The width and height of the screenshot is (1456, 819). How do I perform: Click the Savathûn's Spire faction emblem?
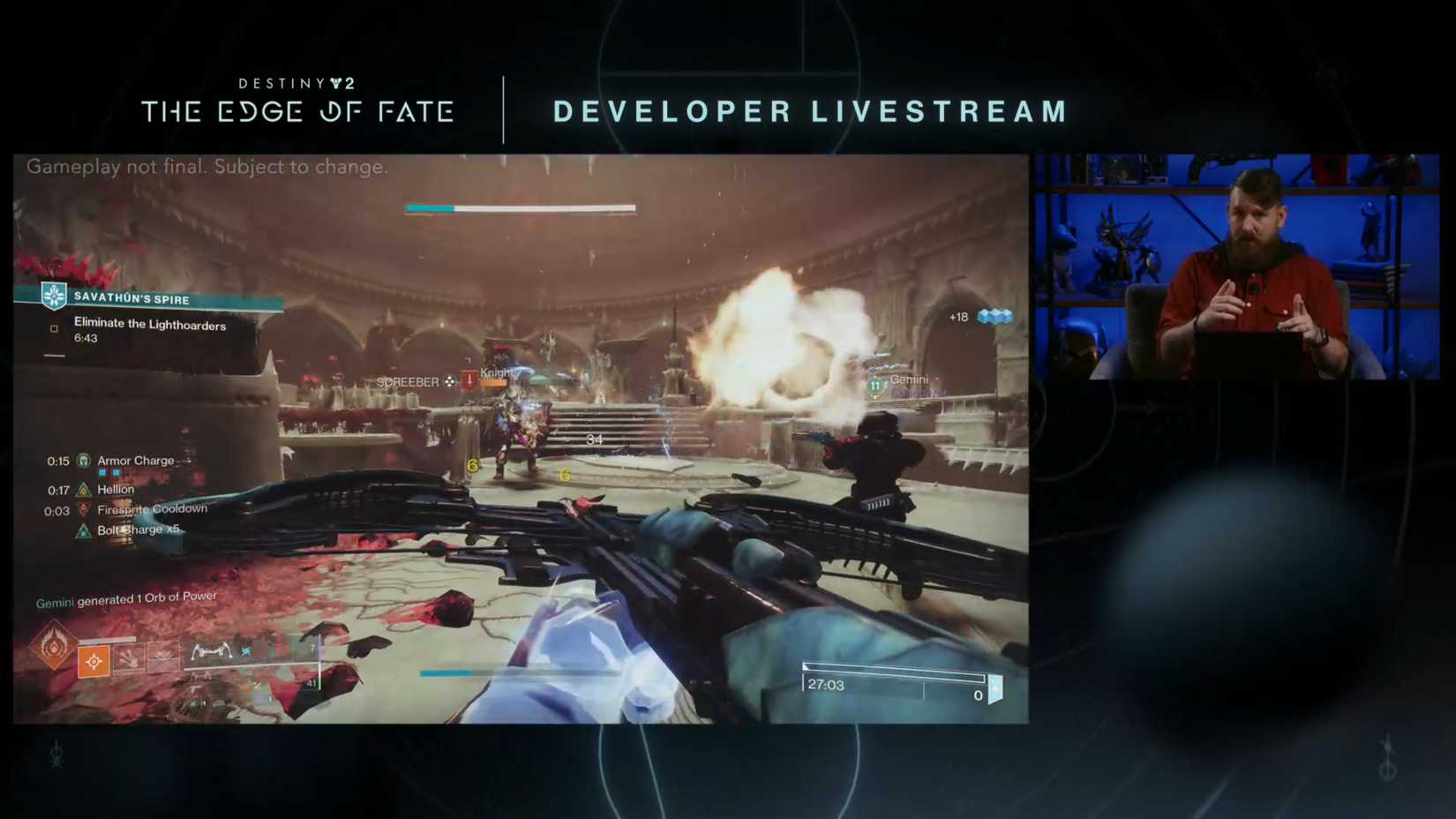[53, 297]
